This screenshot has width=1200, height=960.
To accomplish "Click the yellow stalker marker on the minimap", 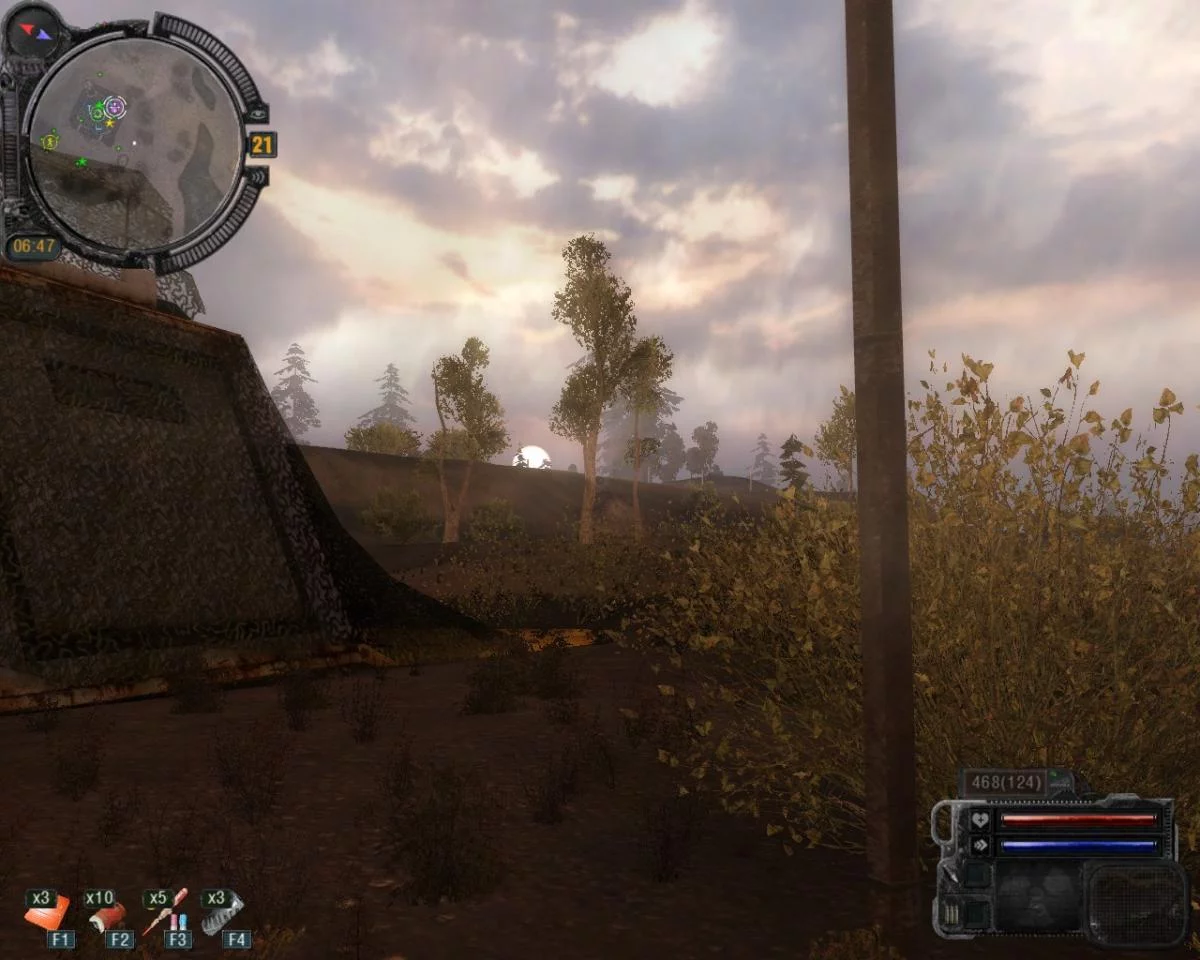I will [x=49, y=142].
